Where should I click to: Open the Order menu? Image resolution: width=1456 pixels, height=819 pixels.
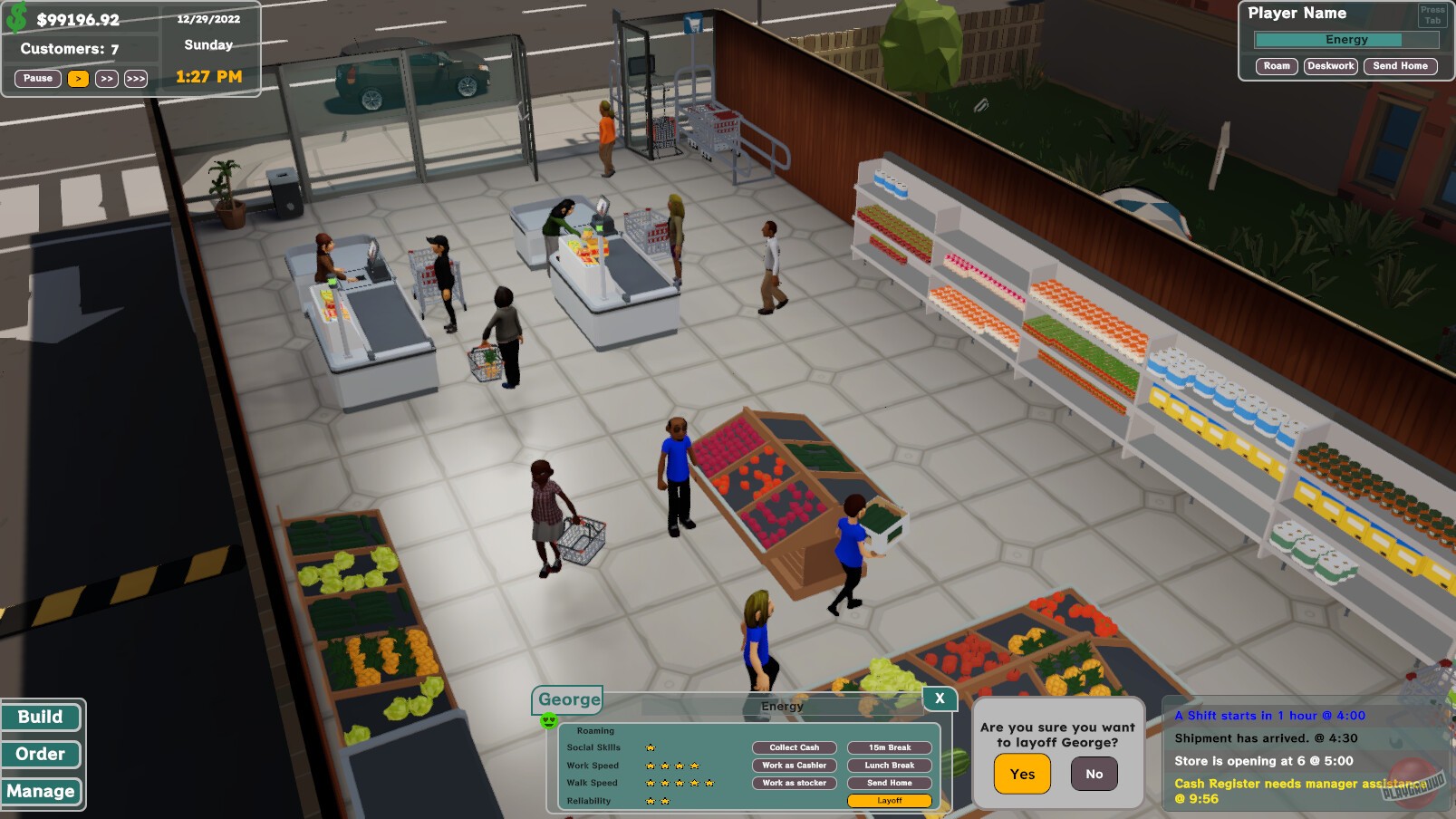tap(41, 754)
